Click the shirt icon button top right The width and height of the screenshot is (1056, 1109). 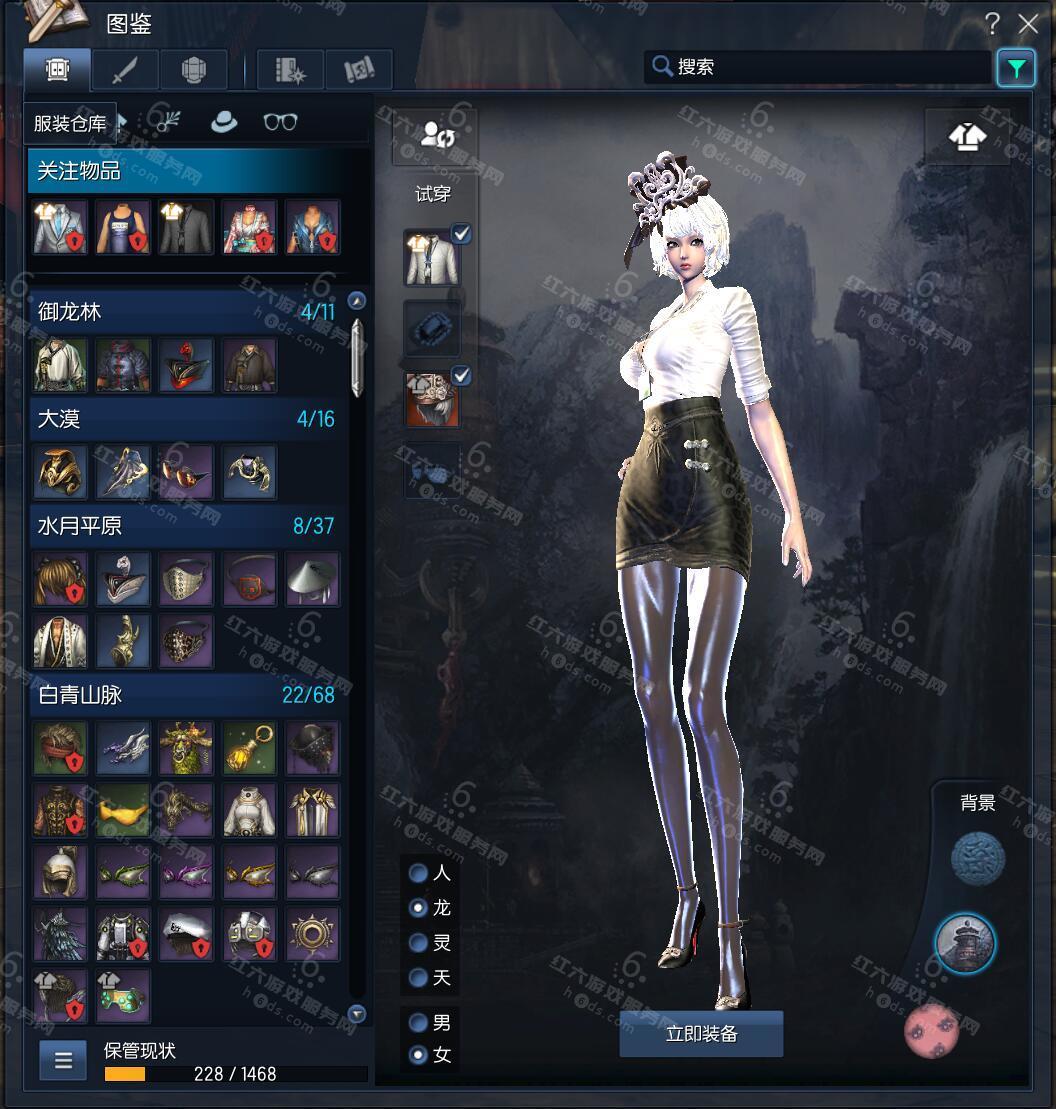tap(966, 137)
